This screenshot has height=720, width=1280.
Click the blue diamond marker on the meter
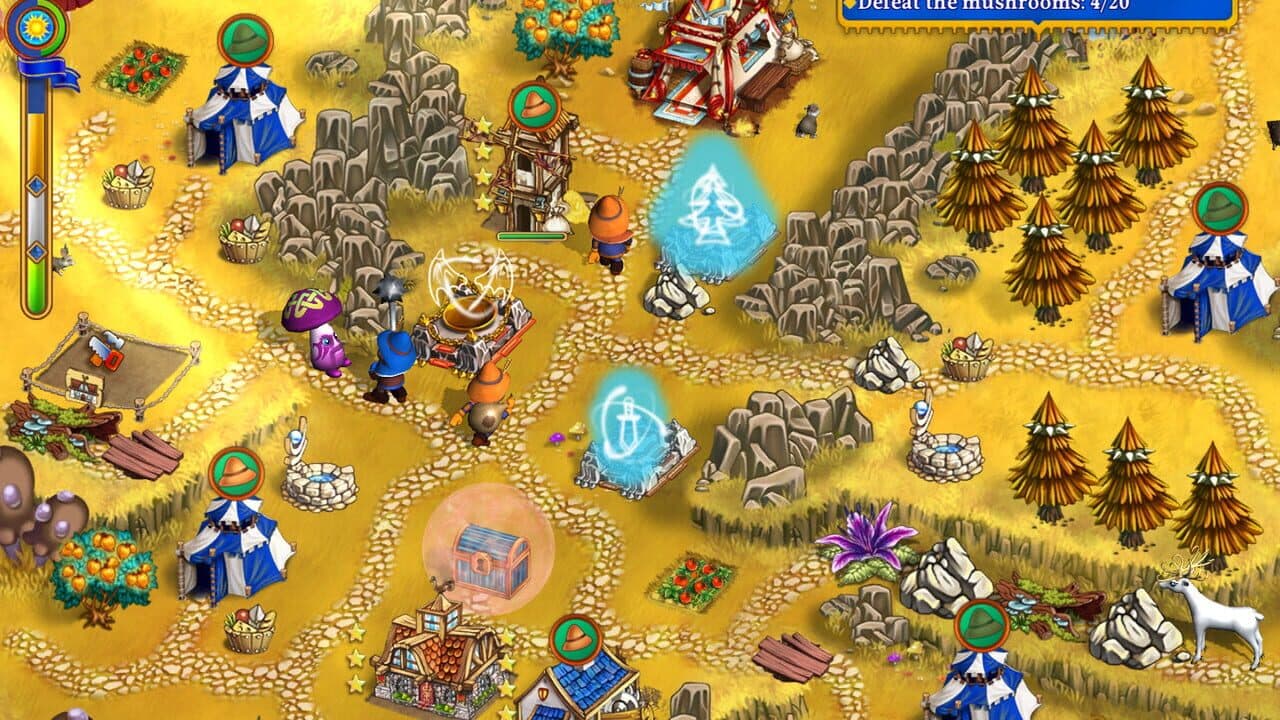[x=35, y=185]
